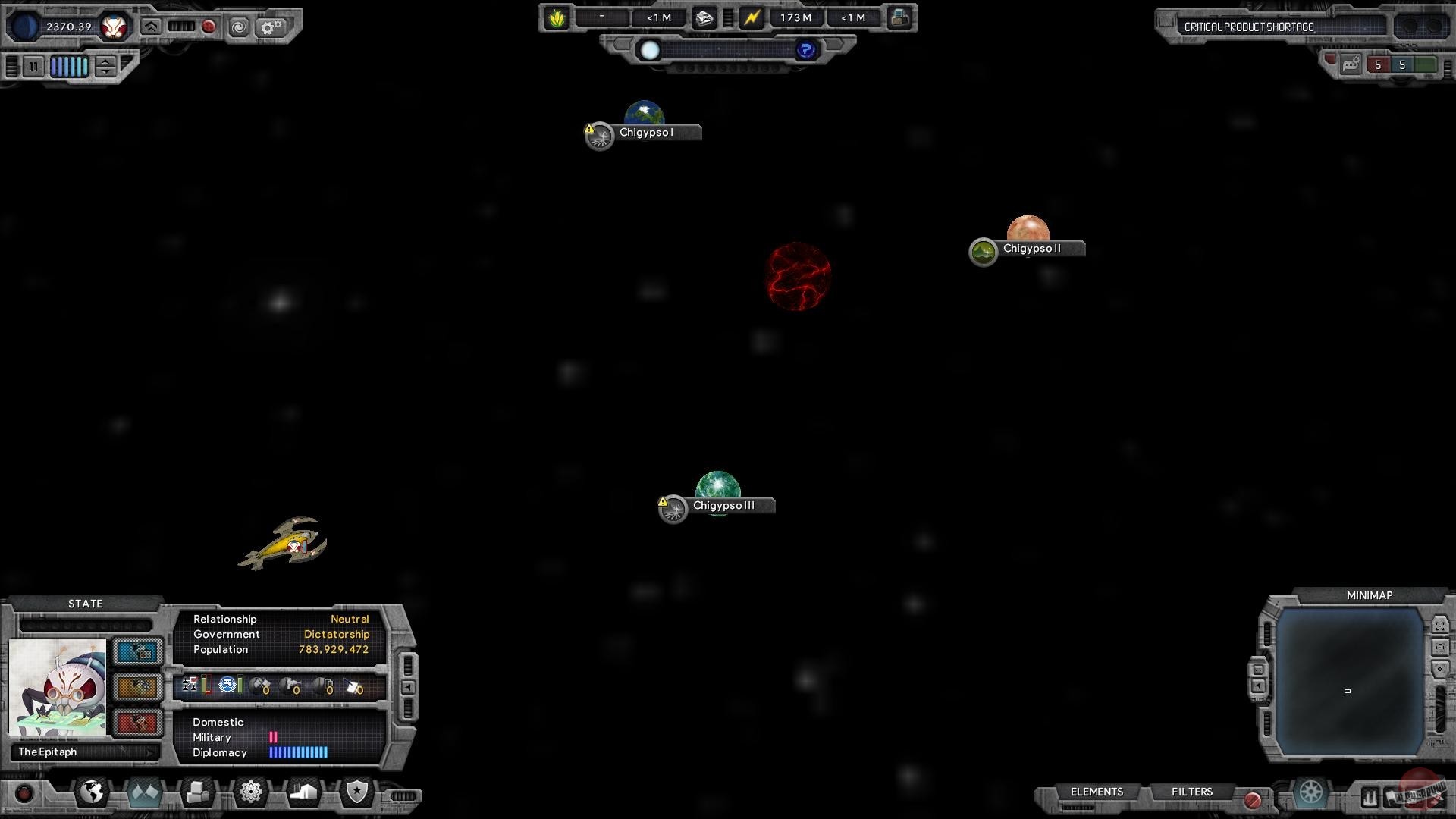Open the atom-gear technology icon

pyautogui.click(x=251, y=791)
